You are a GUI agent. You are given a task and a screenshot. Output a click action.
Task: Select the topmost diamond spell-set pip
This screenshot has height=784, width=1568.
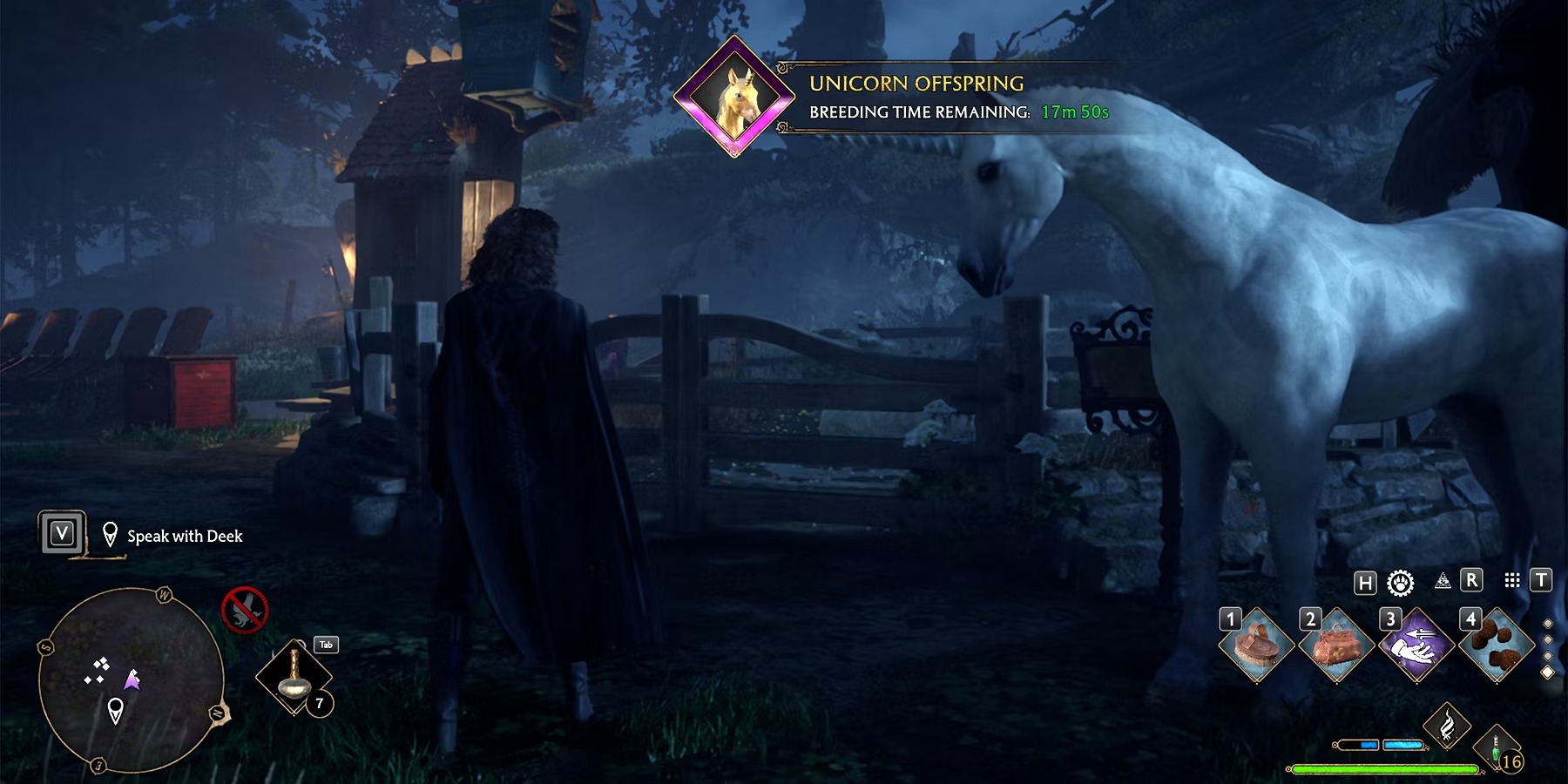(x=1548, y=624)
